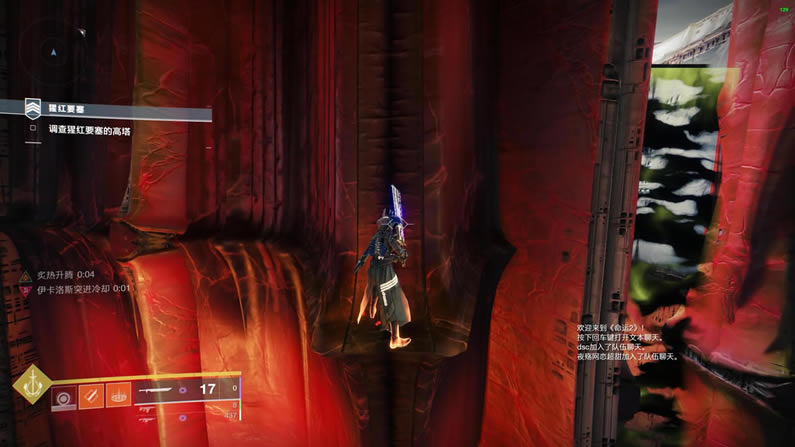Use the melee ability icon
The width and height of the screenshot is (795, 447).
tap(91, 396)
